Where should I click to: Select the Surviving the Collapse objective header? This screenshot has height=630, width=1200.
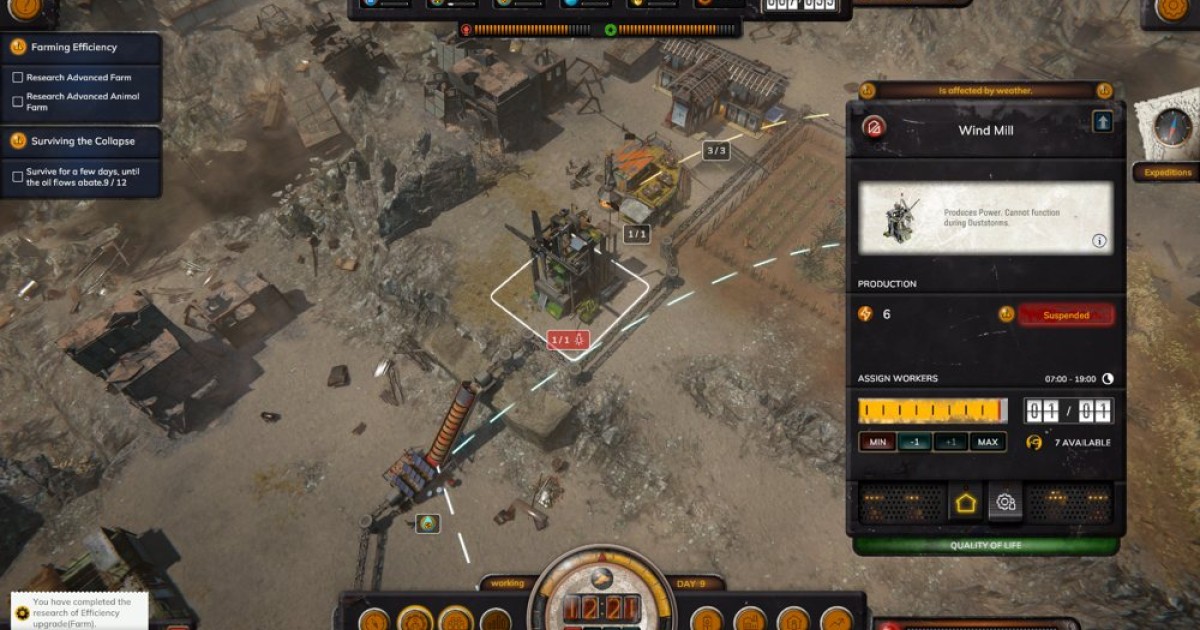82,141
